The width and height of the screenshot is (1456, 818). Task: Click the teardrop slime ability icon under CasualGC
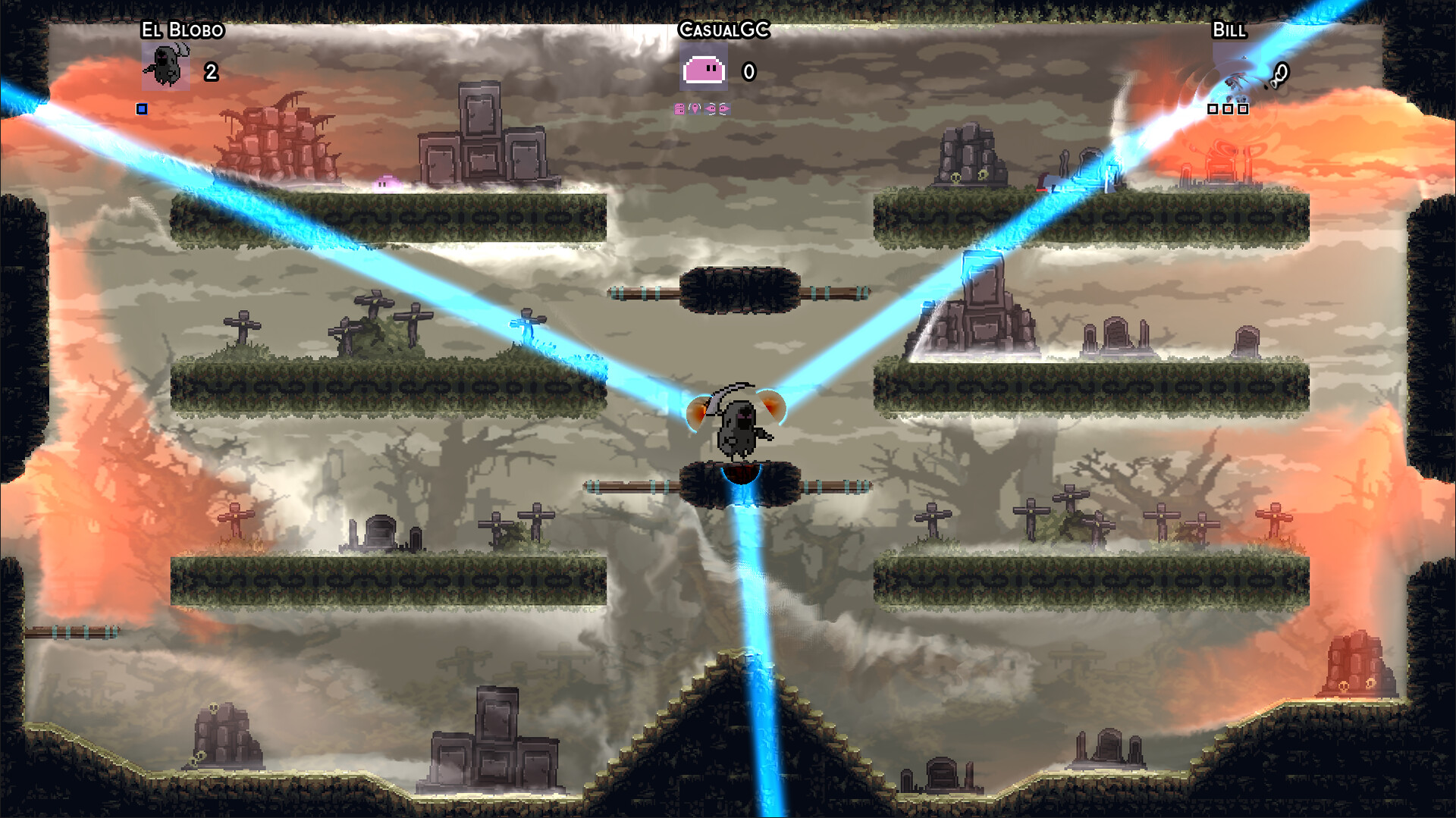(694, 109)
